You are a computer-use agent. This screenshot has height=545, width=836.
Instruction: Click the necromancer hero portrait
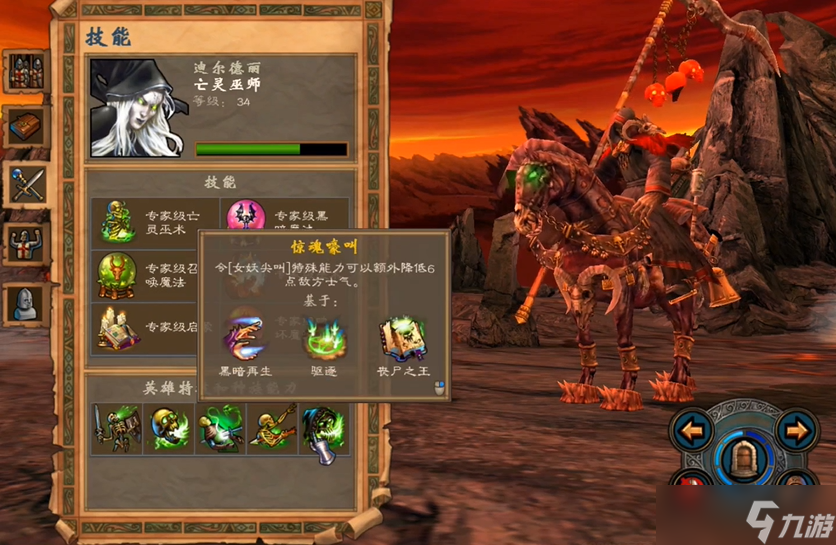(136, 108)
